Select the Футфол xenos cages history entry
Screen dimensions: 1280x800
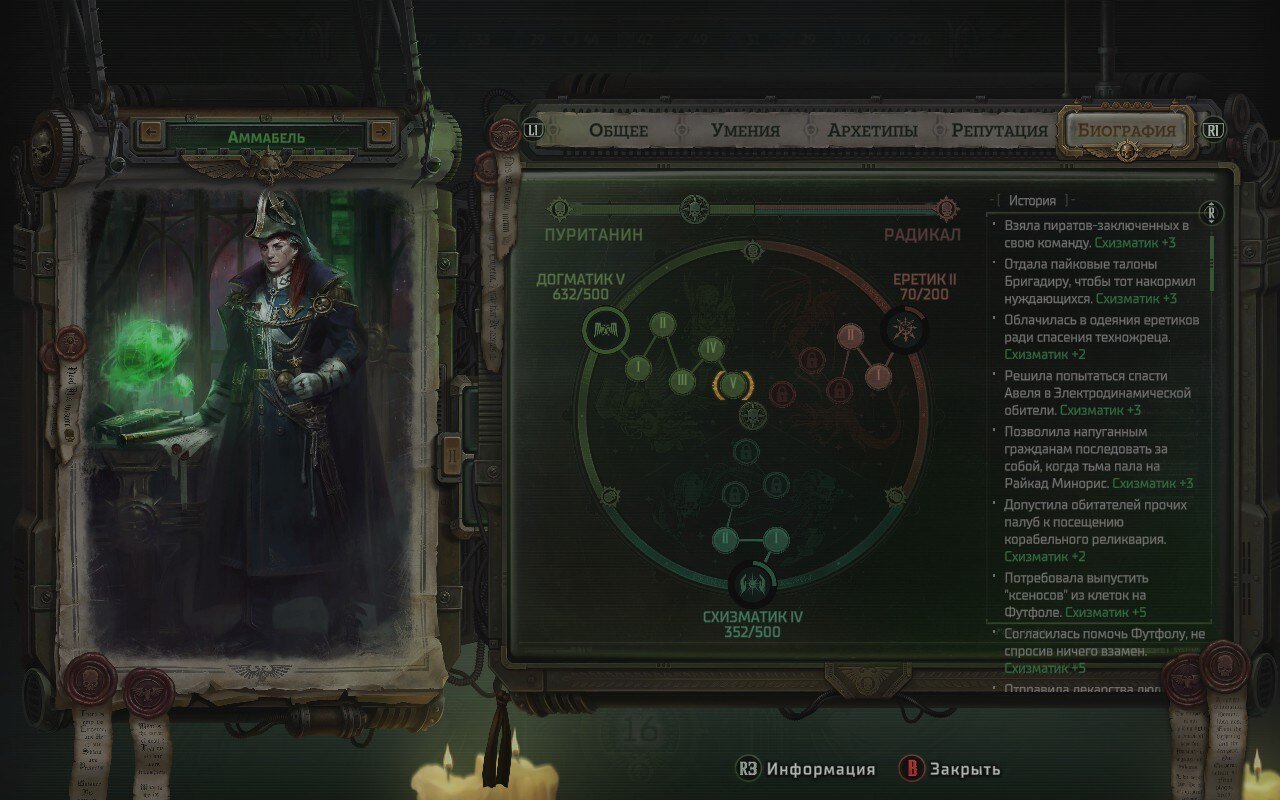[1100, 595]
